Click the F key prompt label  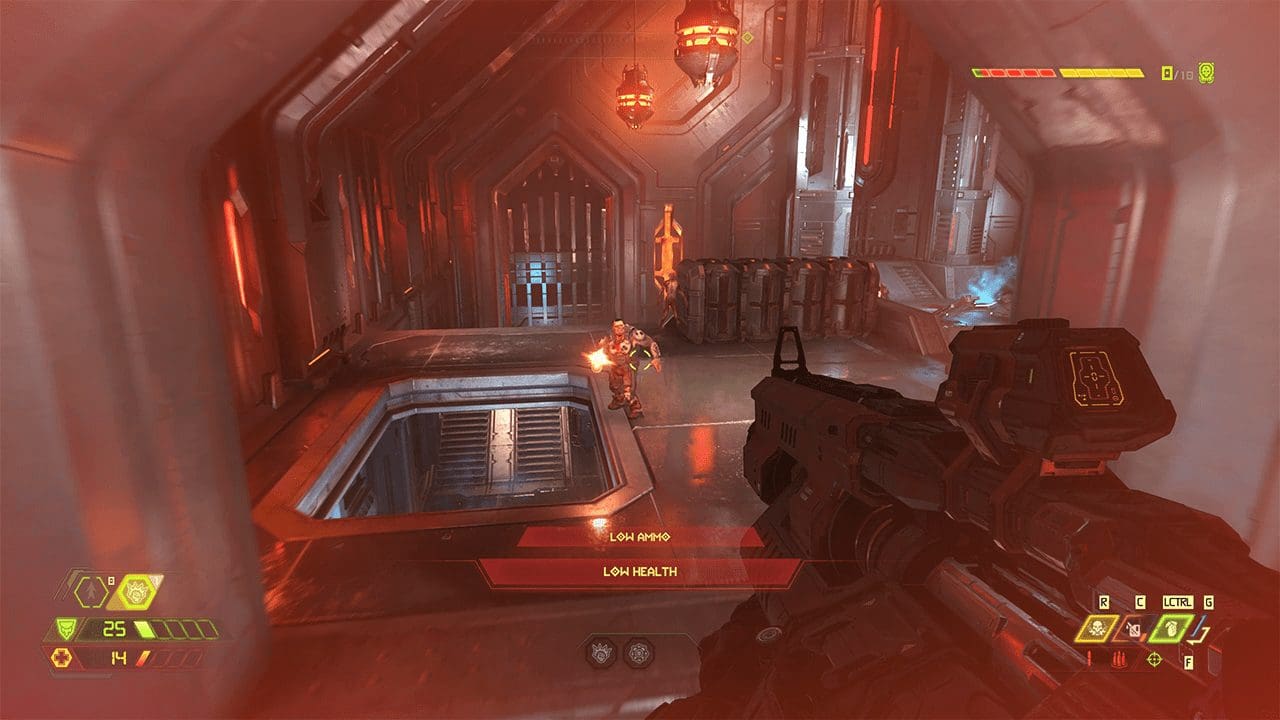[x=1189, y=662]
